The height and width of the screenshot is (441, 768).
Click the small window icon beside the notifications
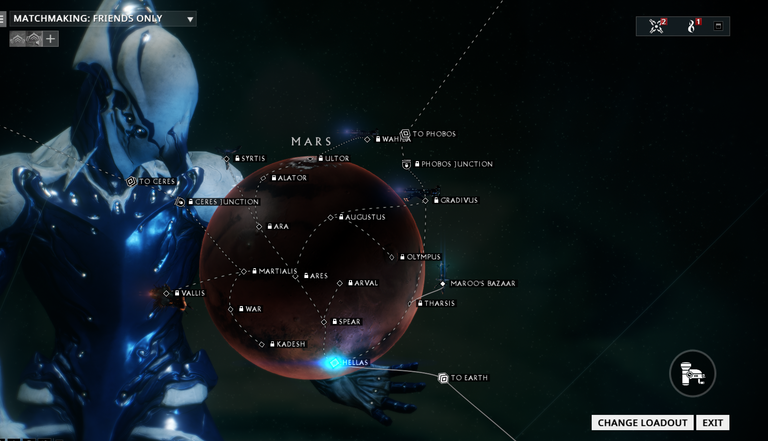click(x=718, y=26)
